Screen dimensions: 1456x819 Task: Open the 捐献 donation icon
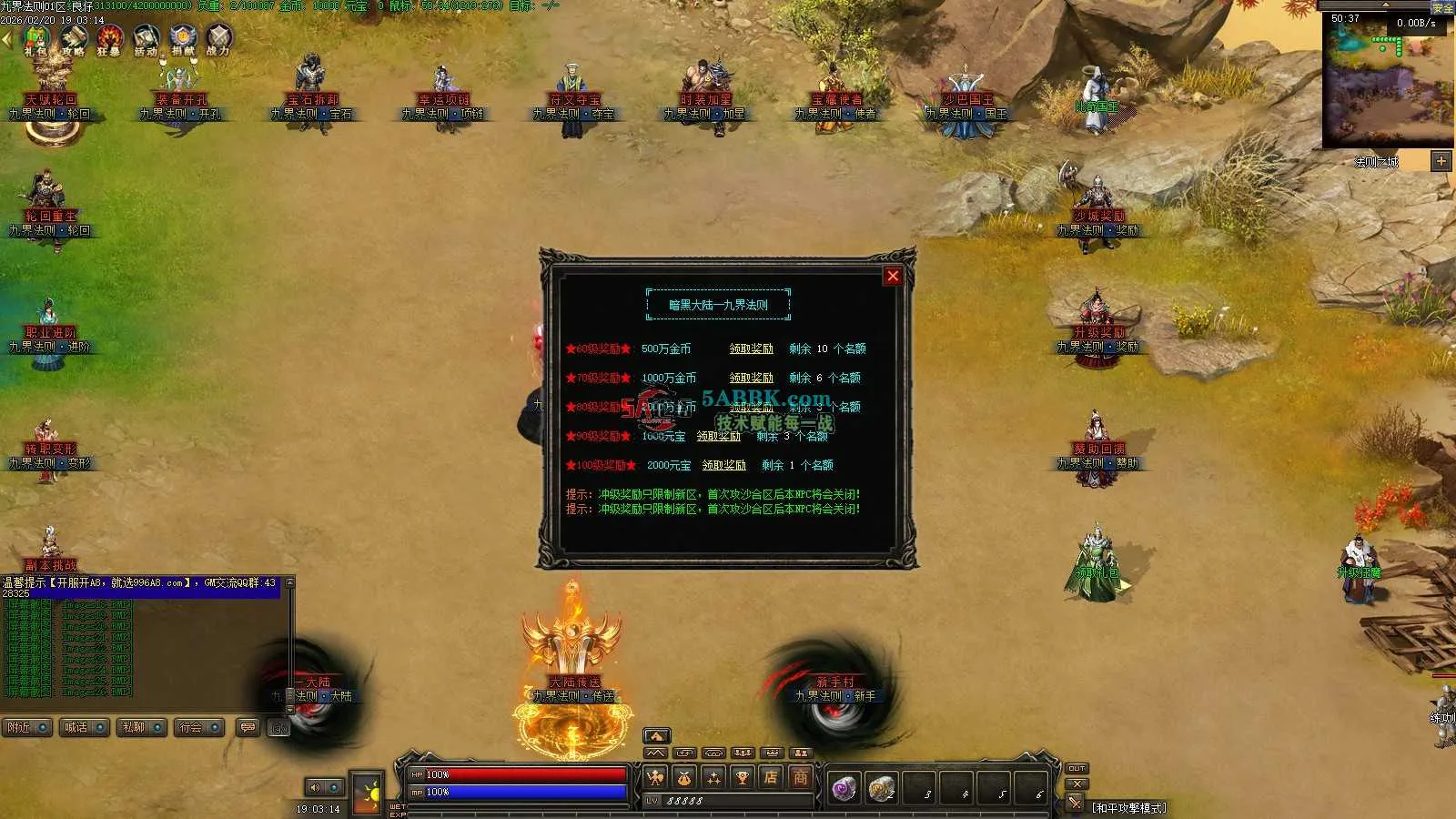183,40
